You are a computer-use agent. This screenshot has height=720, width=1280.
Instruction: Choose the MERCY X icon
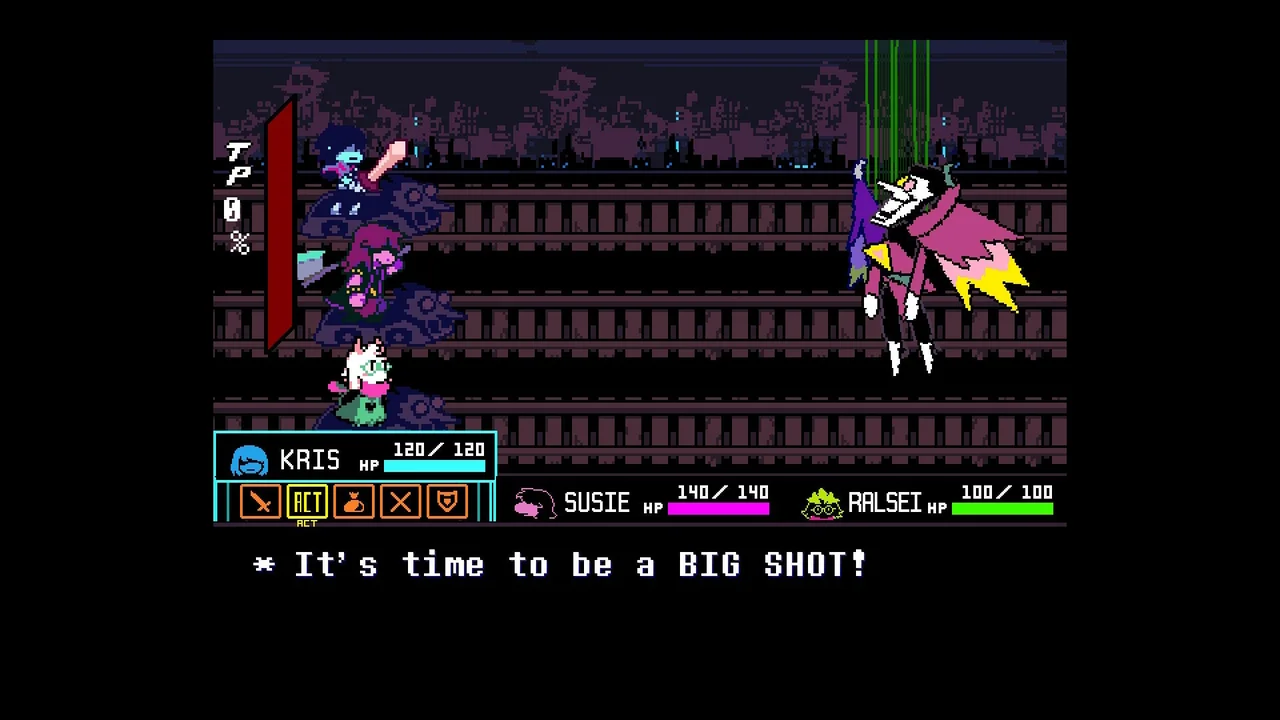(399, 501)
